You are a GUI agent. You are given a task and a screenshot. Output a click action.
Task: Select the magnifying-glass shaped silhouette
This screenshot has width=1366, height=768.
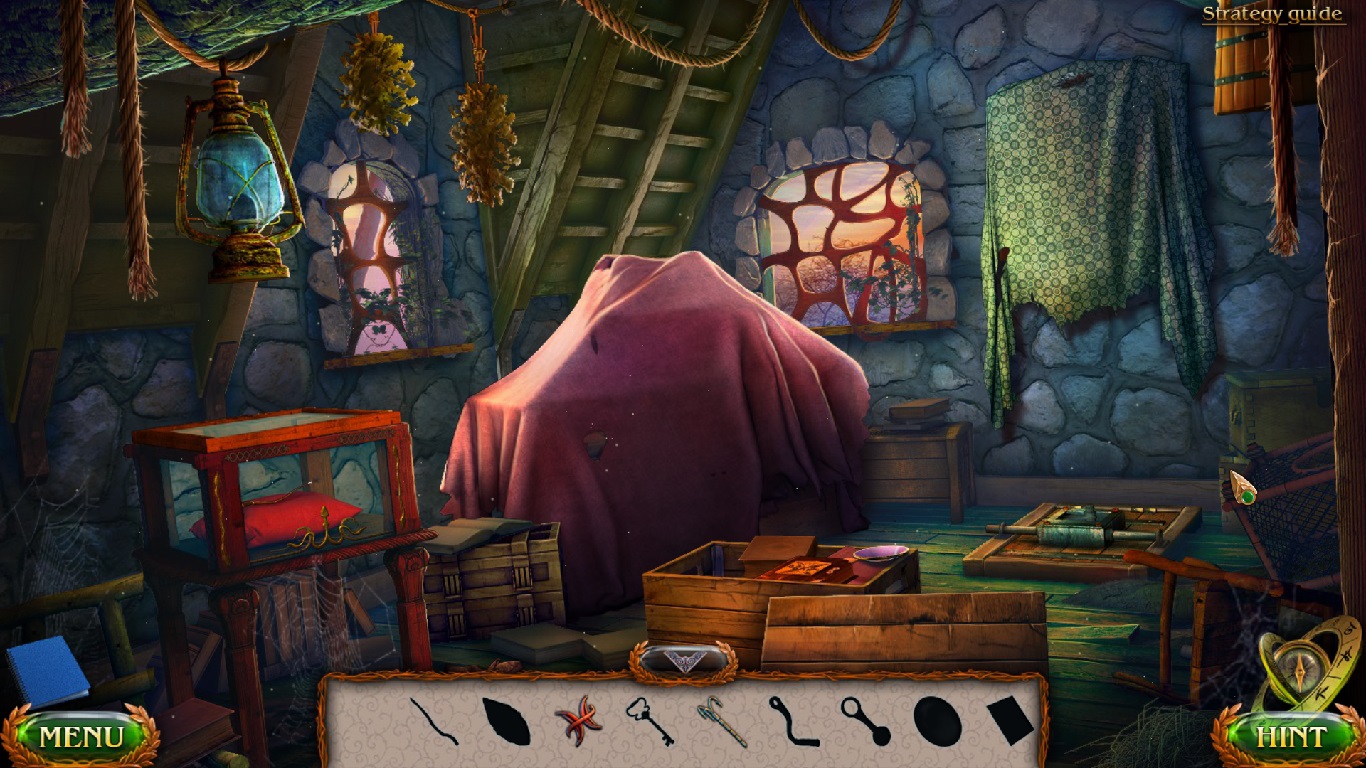(864, 722)
